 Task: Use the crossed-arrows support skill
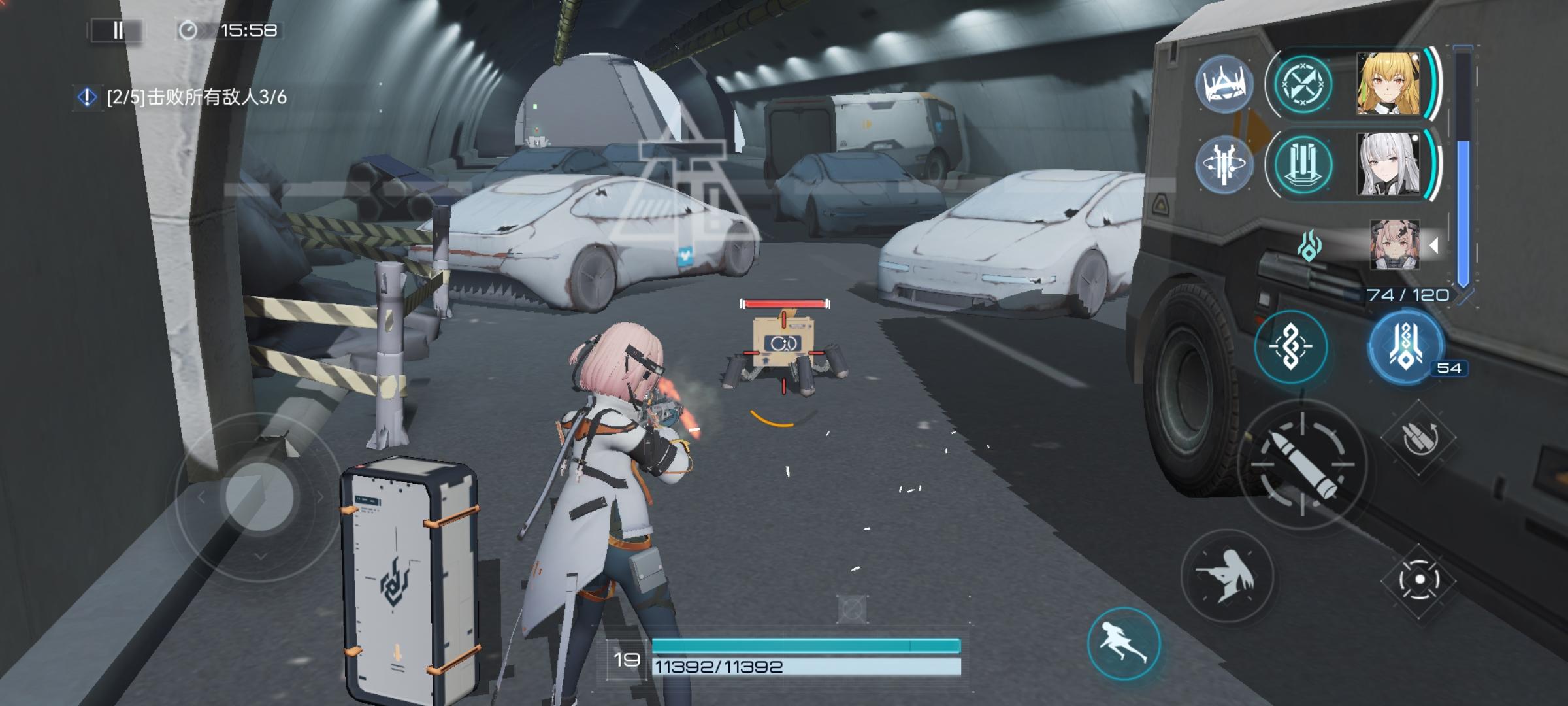(x=1303, y=85)
